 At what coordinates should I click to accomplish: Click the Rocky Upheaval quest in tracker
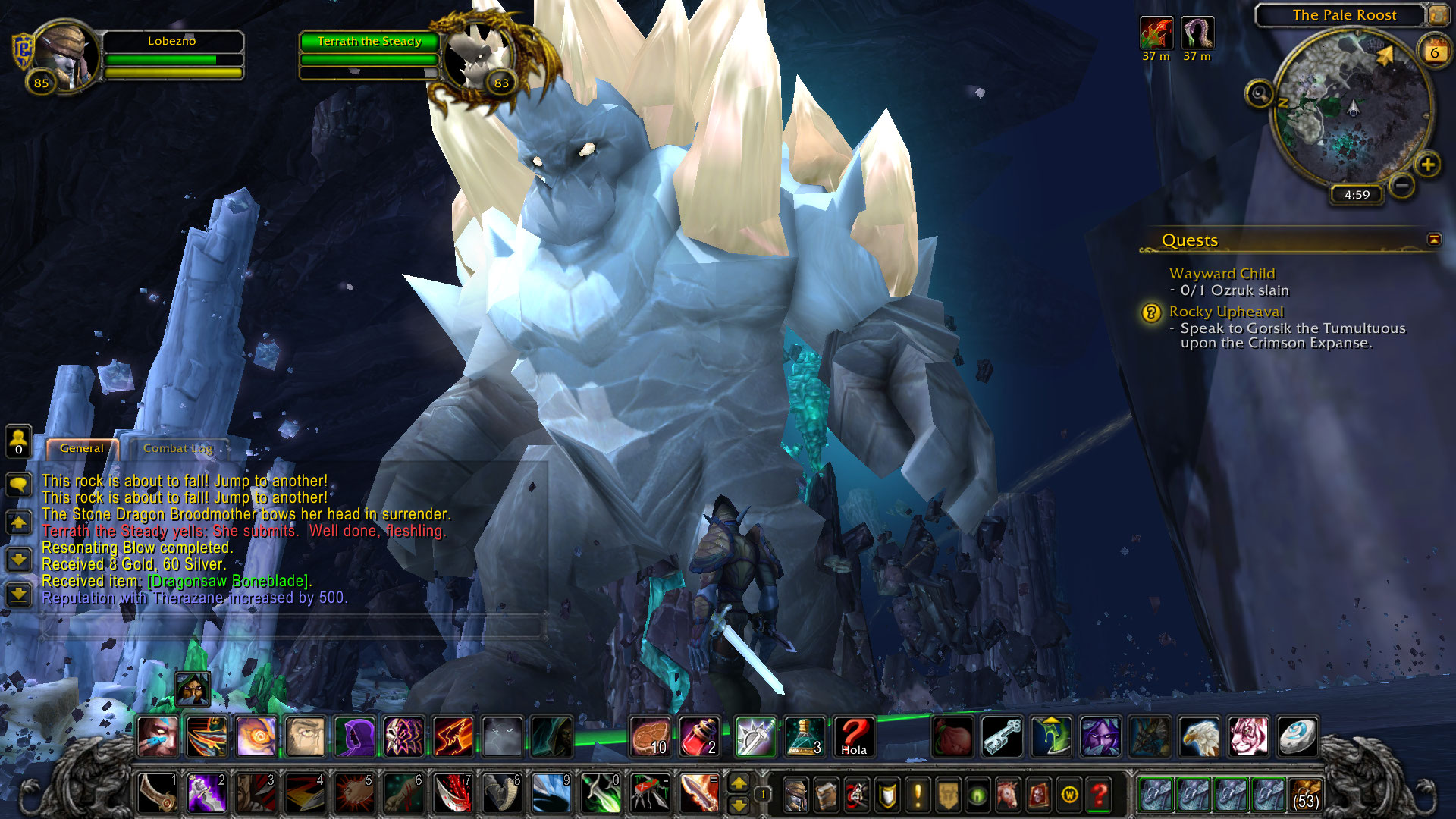1225,312
